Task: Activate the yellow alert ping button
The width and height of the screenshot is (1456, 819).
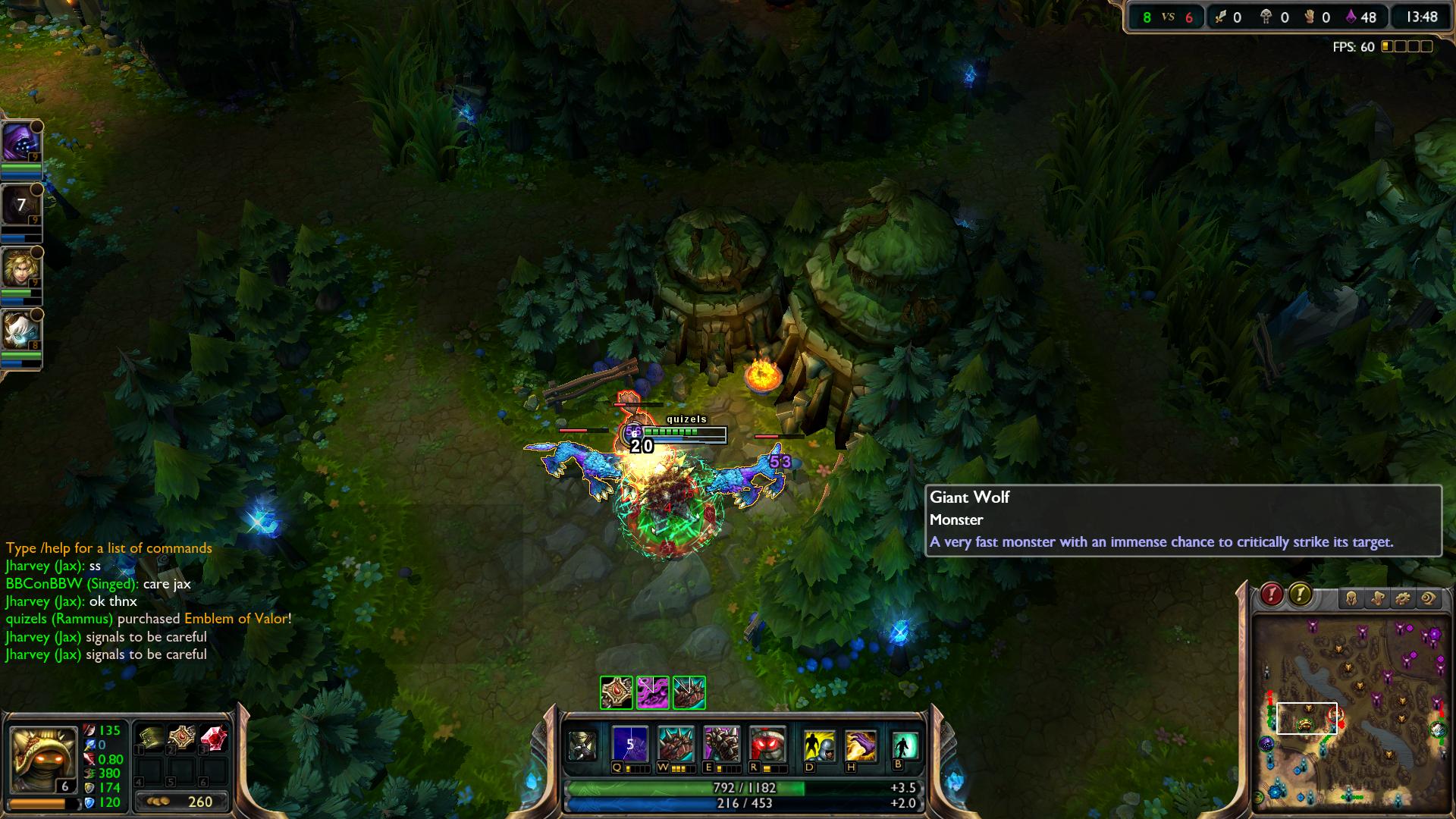Action: [x=1300, y=595]
